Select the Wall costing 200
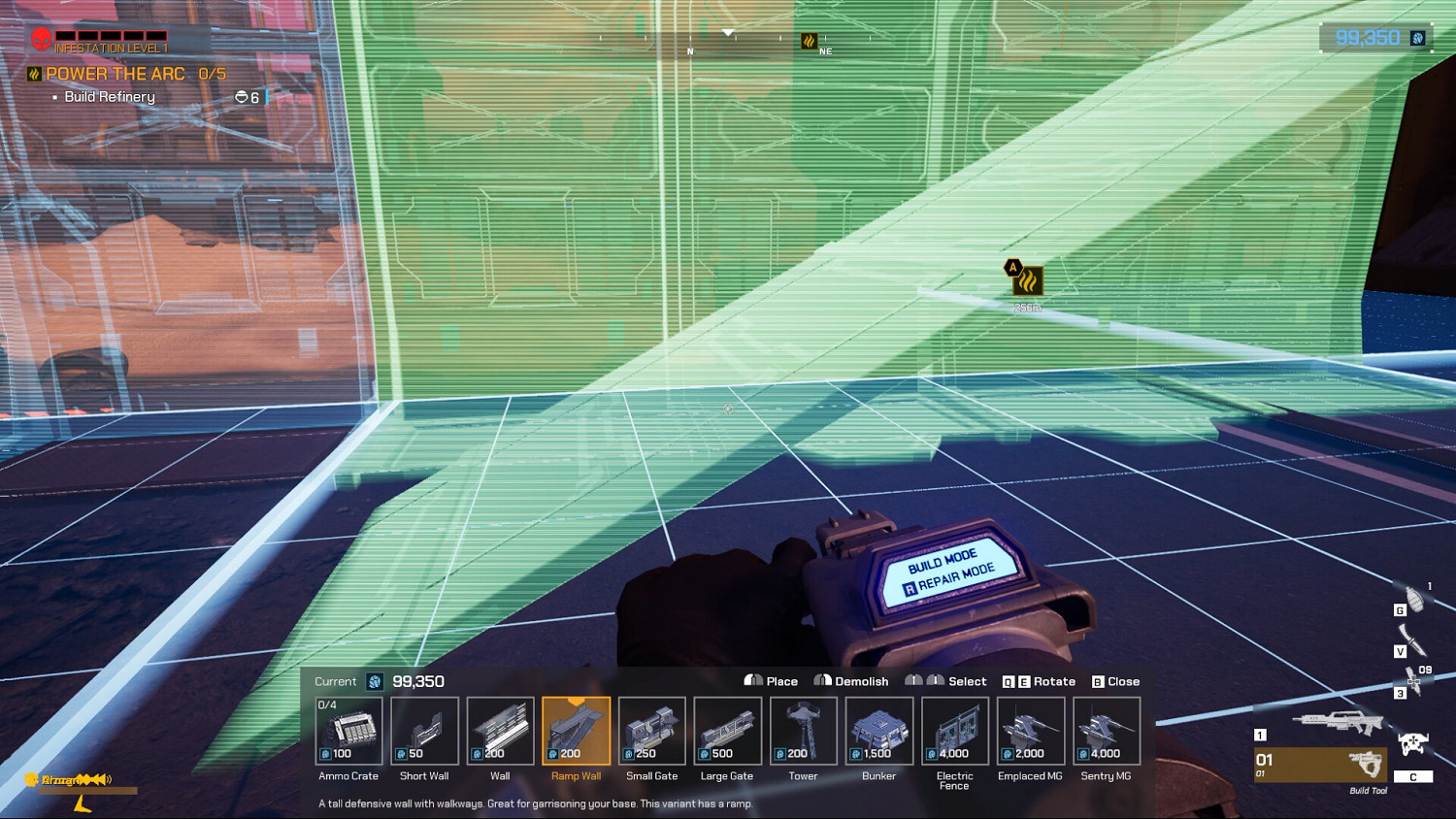Image resolution: width=1456 pixels, height=819 pixels. tap(500, 731)
